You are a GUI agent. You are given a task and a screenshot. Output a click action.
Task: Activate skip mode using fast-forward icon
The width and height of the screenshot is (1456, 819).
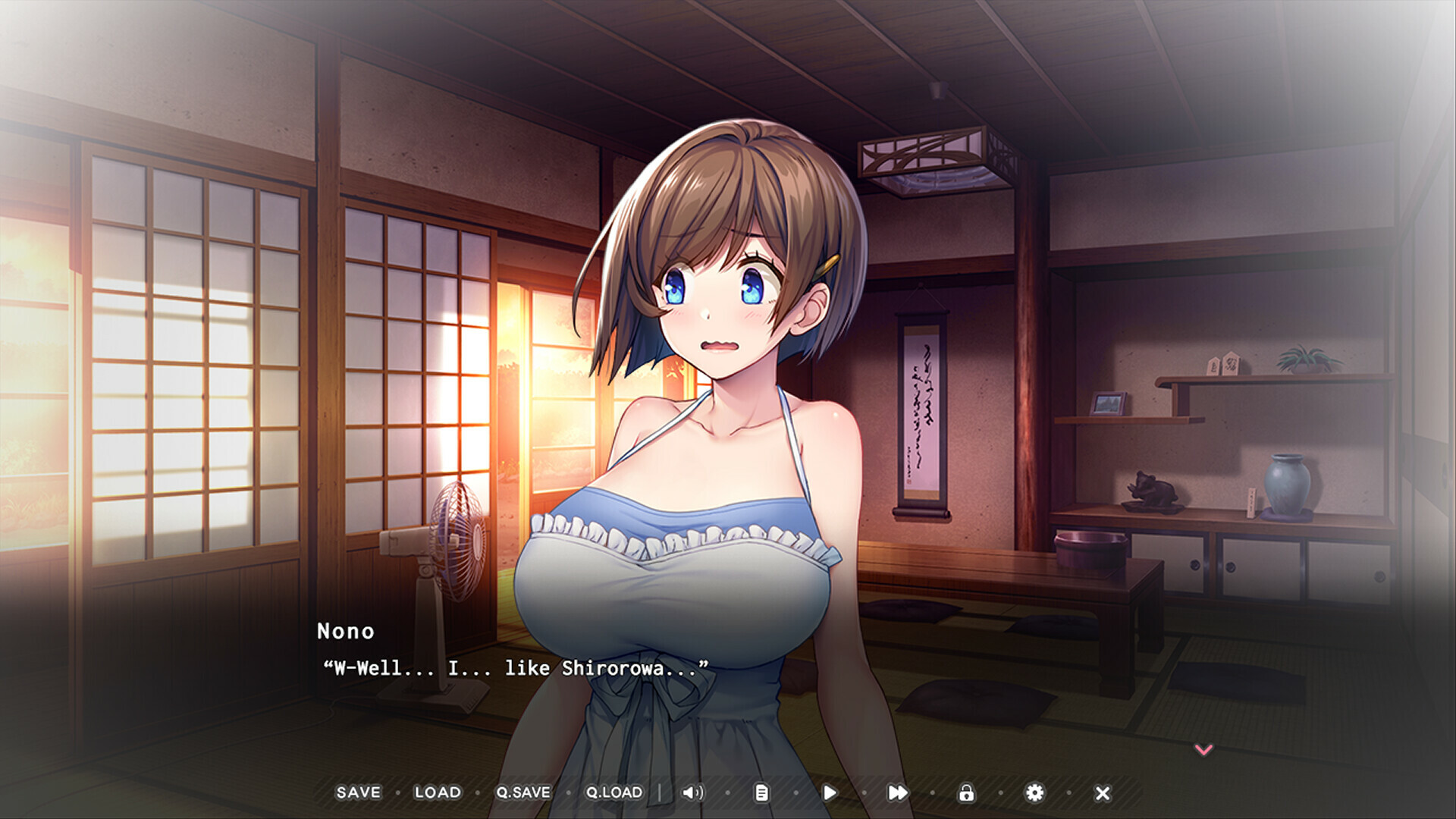(x=898, y=792)
